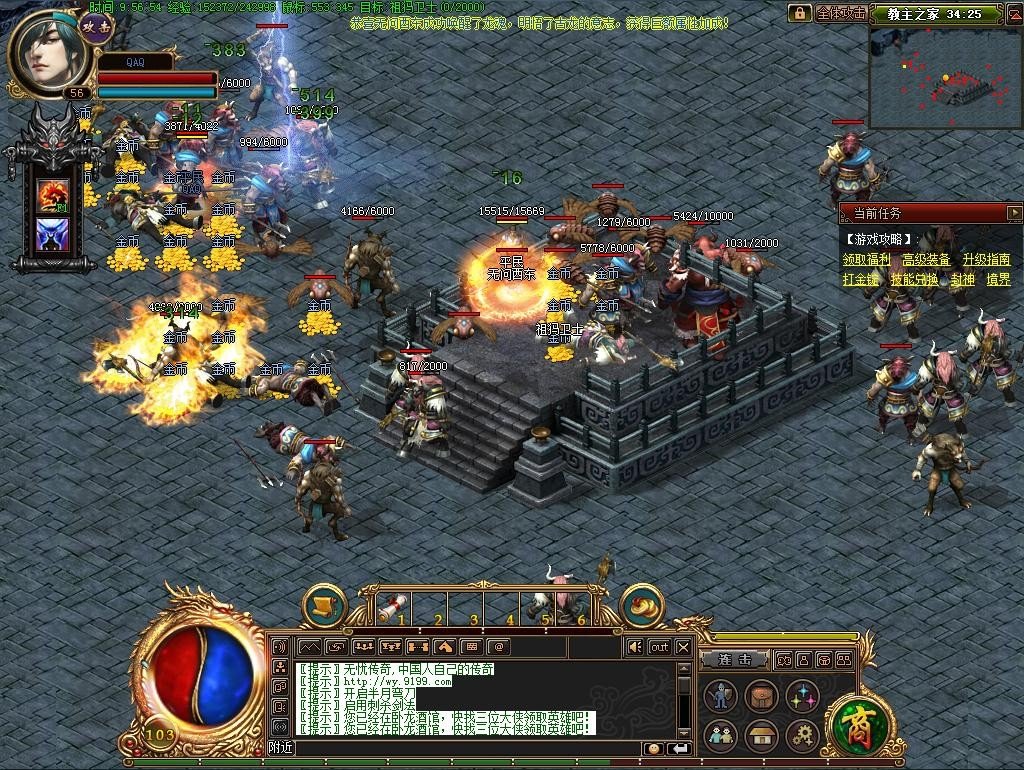Open the 领取福利 link
1024x770 pixels.
tap(866, 260)
